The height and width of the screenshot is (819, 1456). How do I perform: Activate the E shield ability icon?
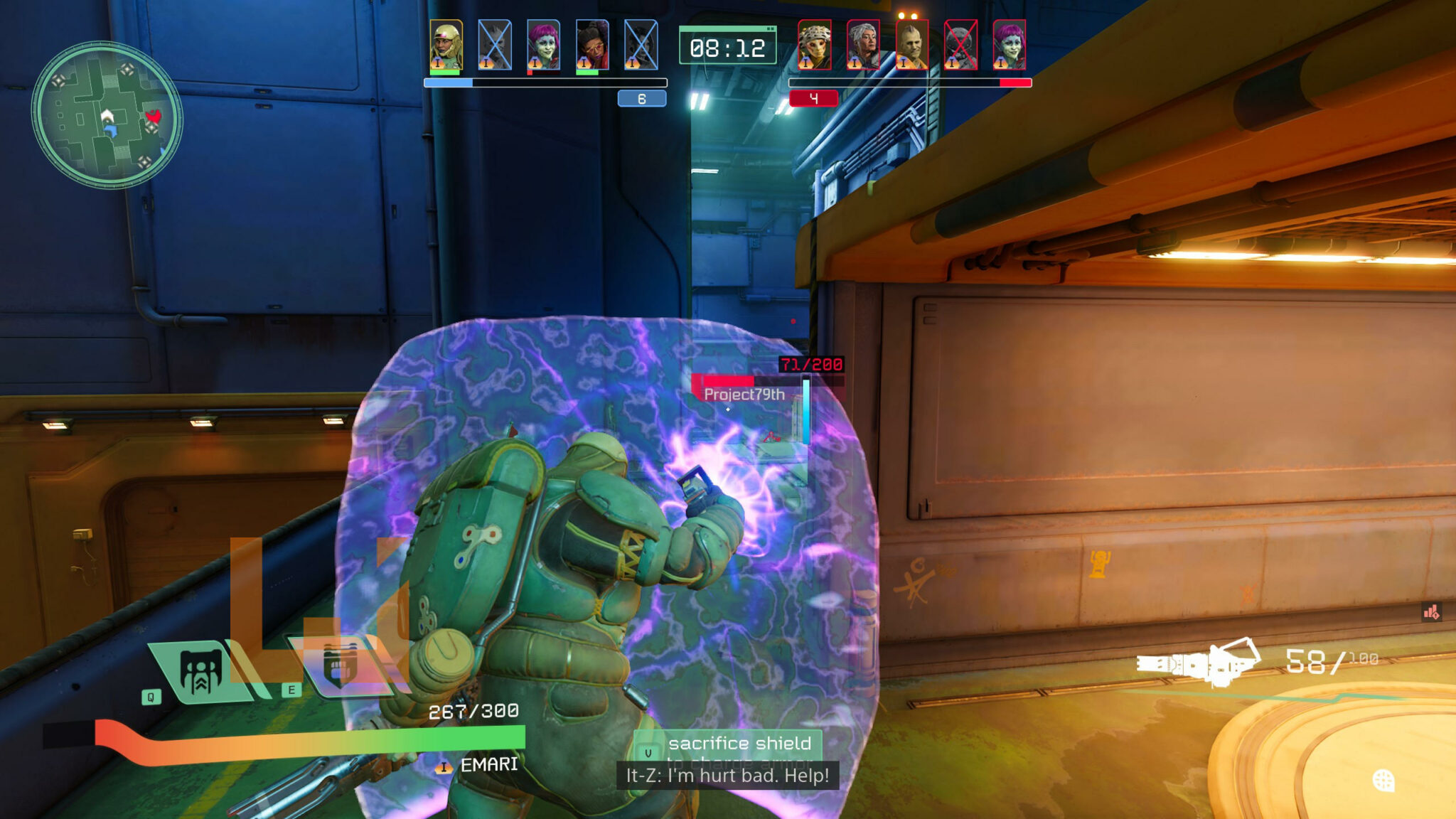[x=340, y=665]
